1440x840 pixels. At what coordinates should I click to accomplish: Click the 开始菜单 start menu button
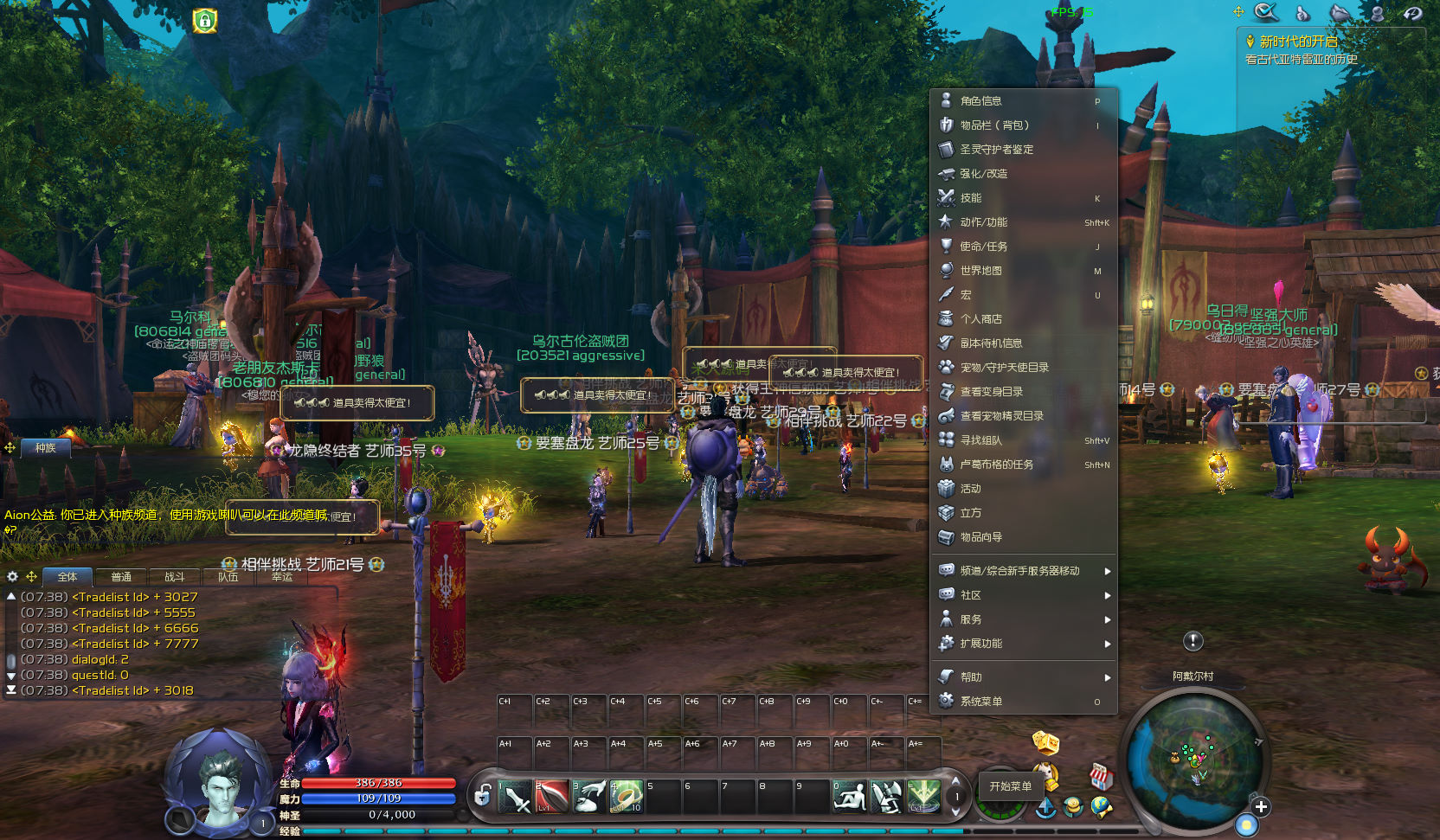click(1011, 786)
